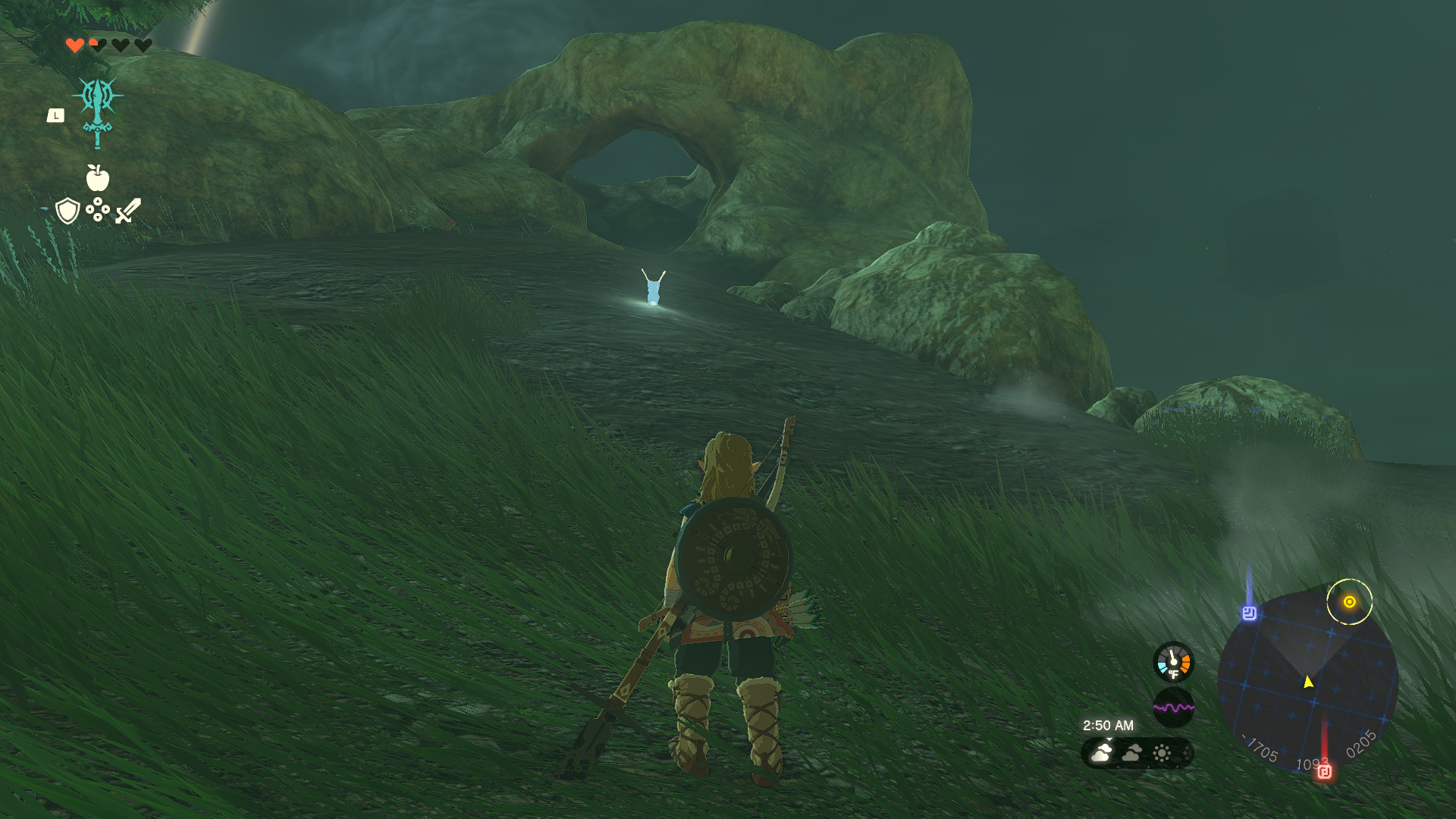Click the purple noise meter icon

tap(1173, 708)
